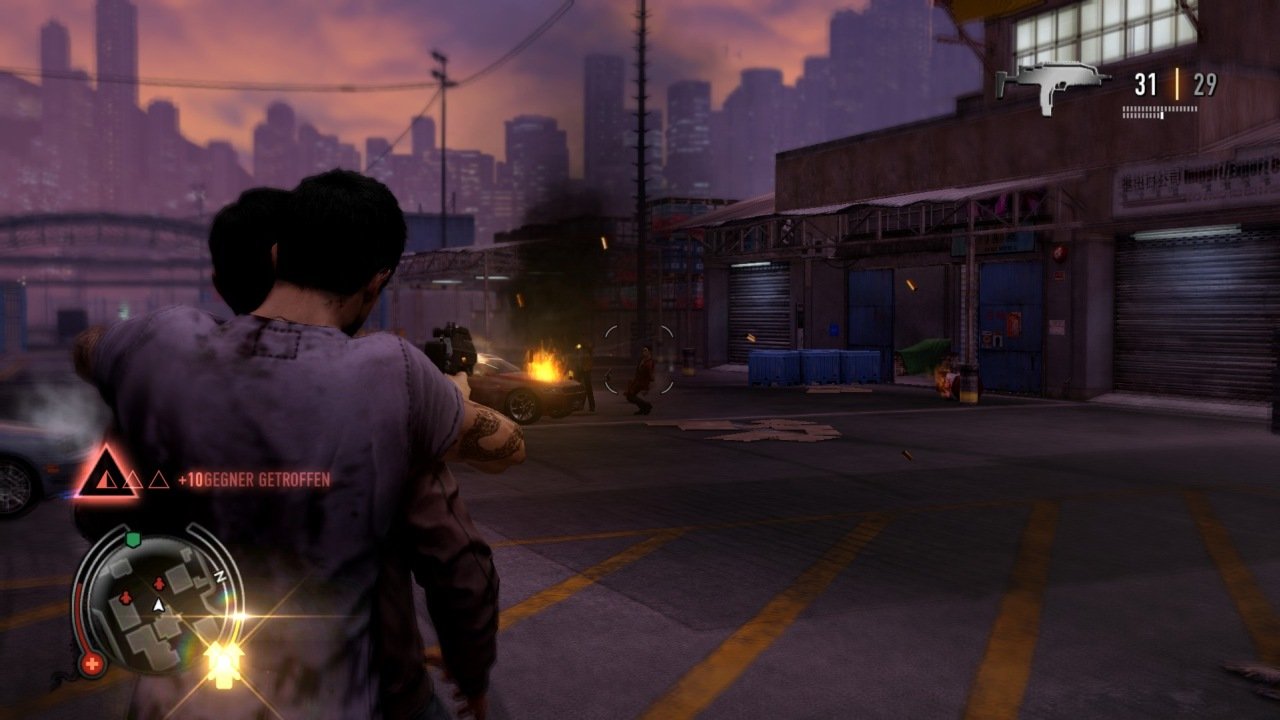This screenshot has height=720, width=1280.
Task: Select the green shield marker on the minimap
Action: click(133, 540)
